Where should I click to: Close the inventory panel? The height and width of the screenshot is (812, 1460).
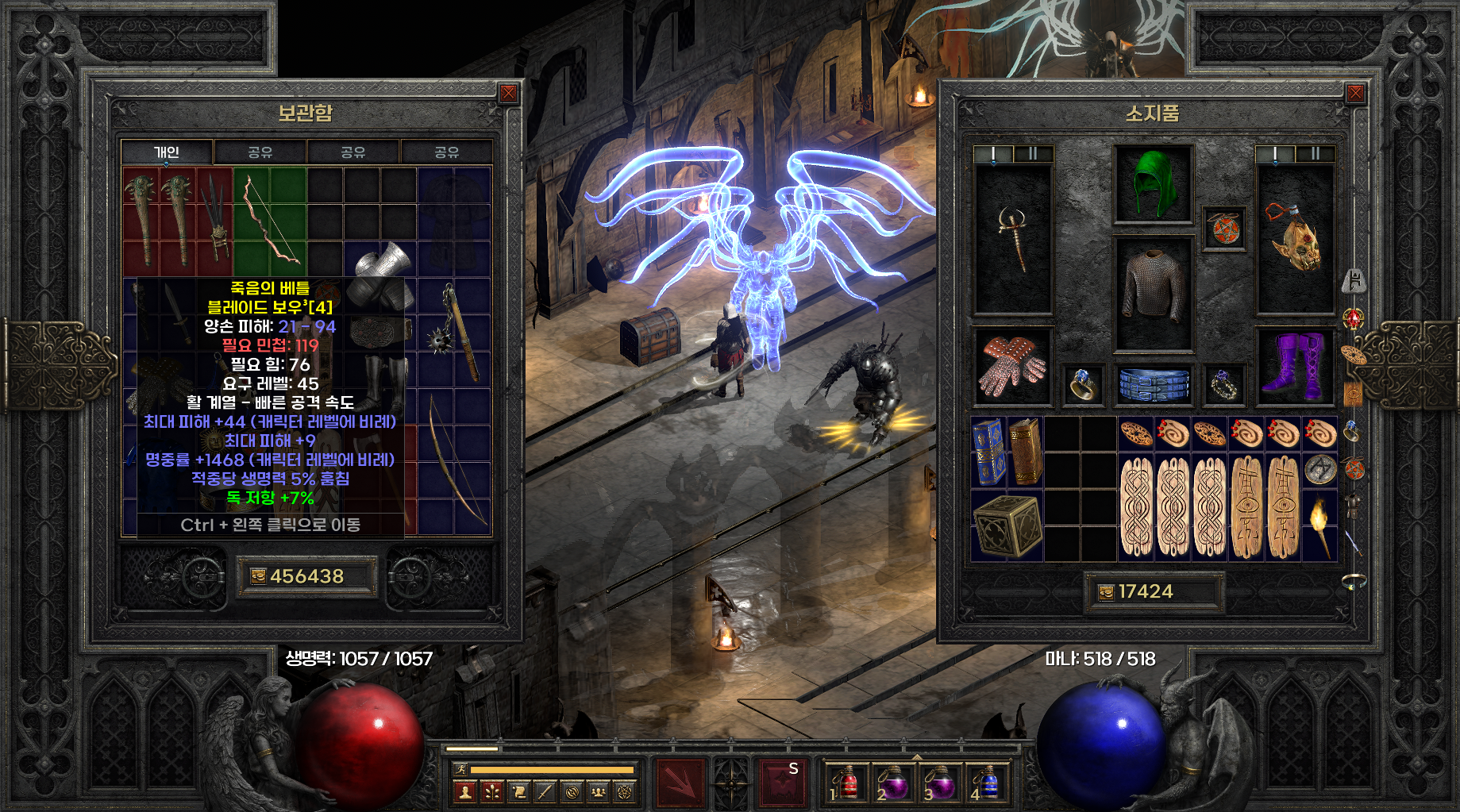[x=1355, y=94]
